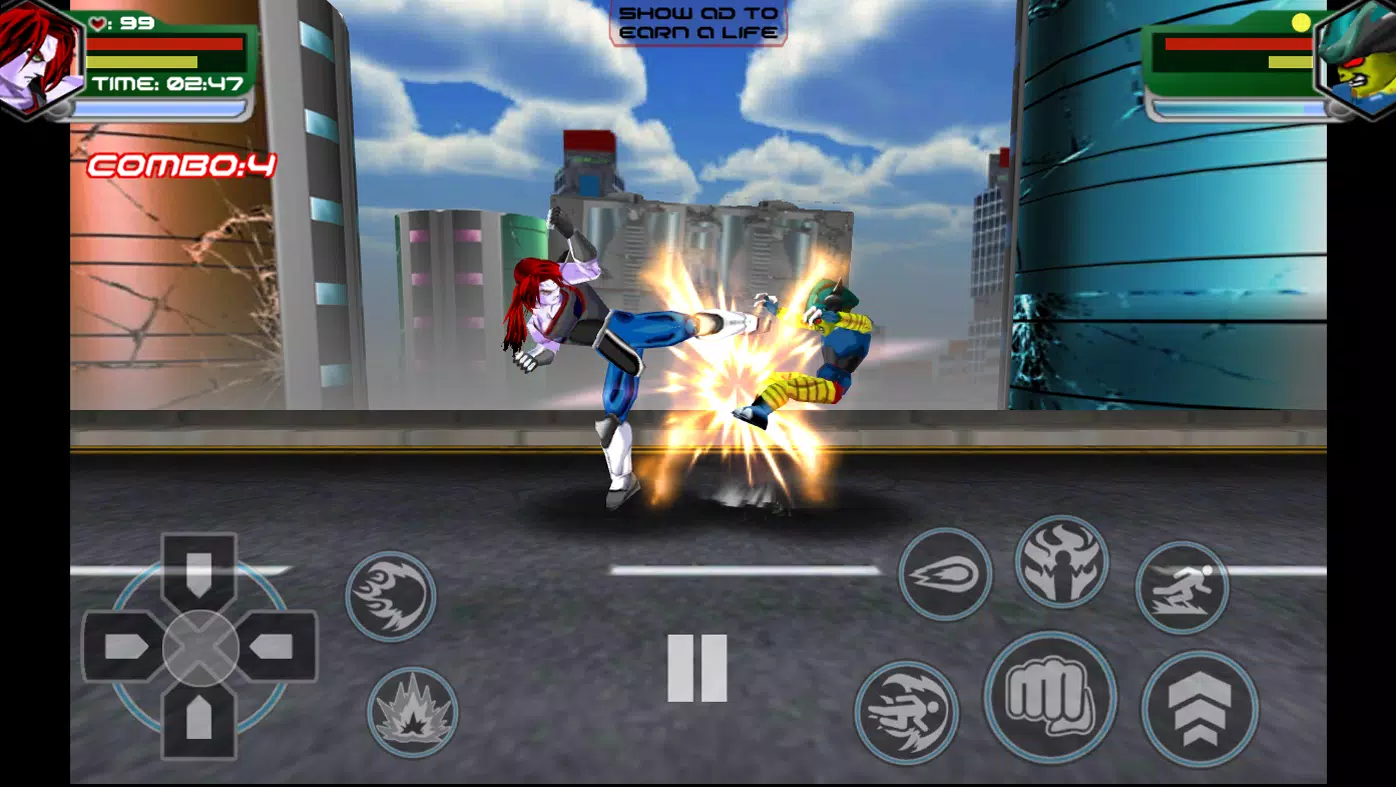Tap the TIME 02:47 display

tap(165, 82)
